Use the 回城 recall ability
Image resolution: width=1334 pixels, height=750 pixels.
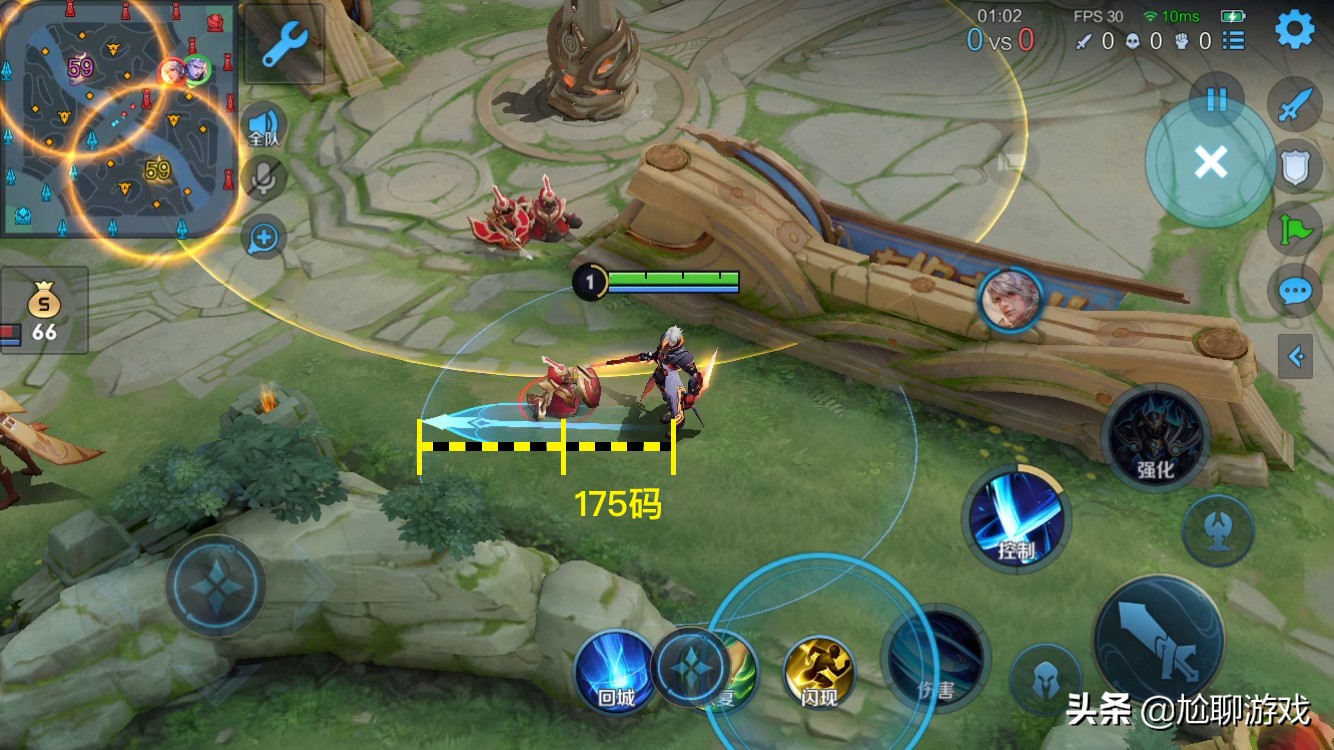tap(615, 671)
